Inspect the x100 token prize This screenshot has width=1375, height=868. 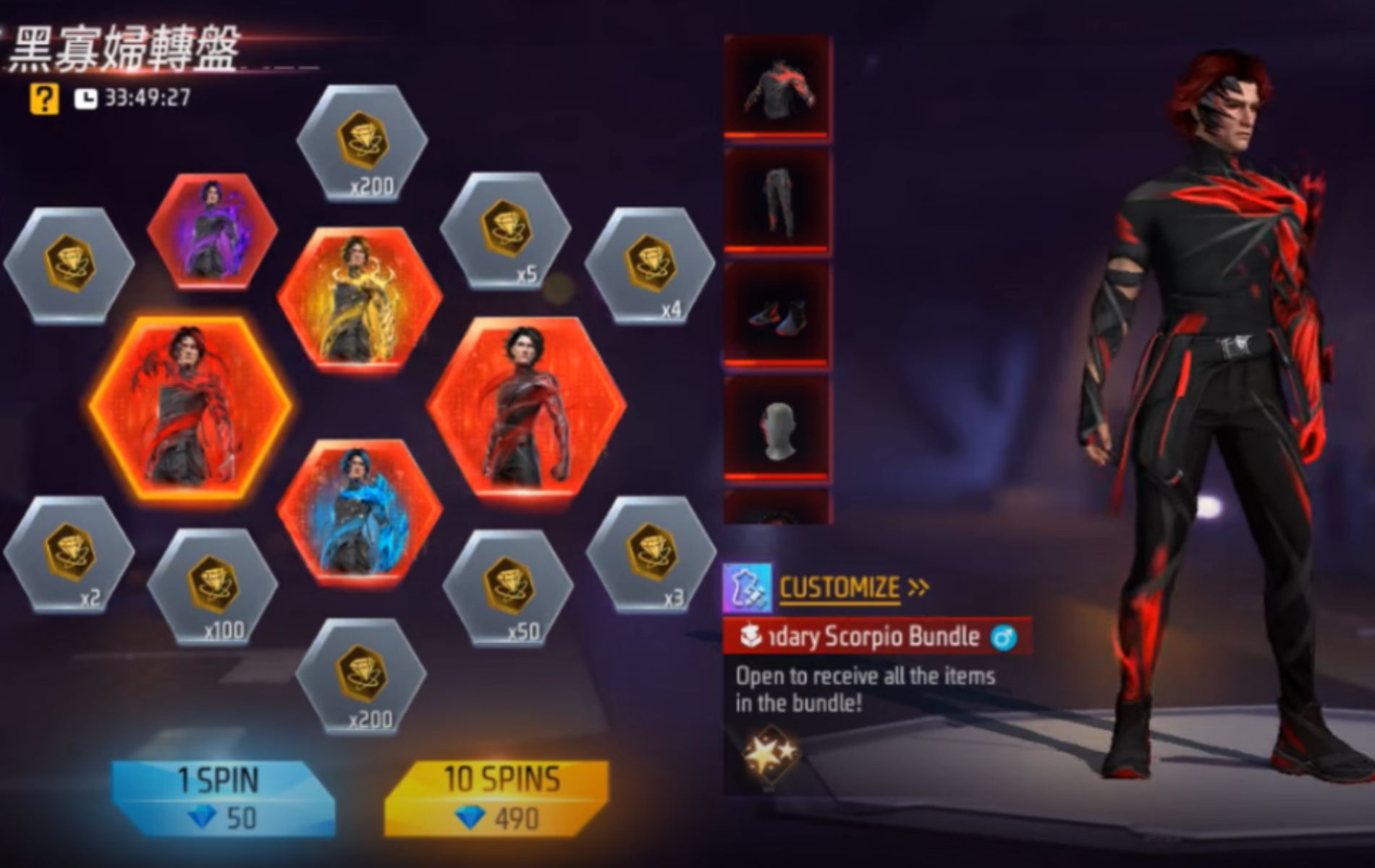click(212, 586)
